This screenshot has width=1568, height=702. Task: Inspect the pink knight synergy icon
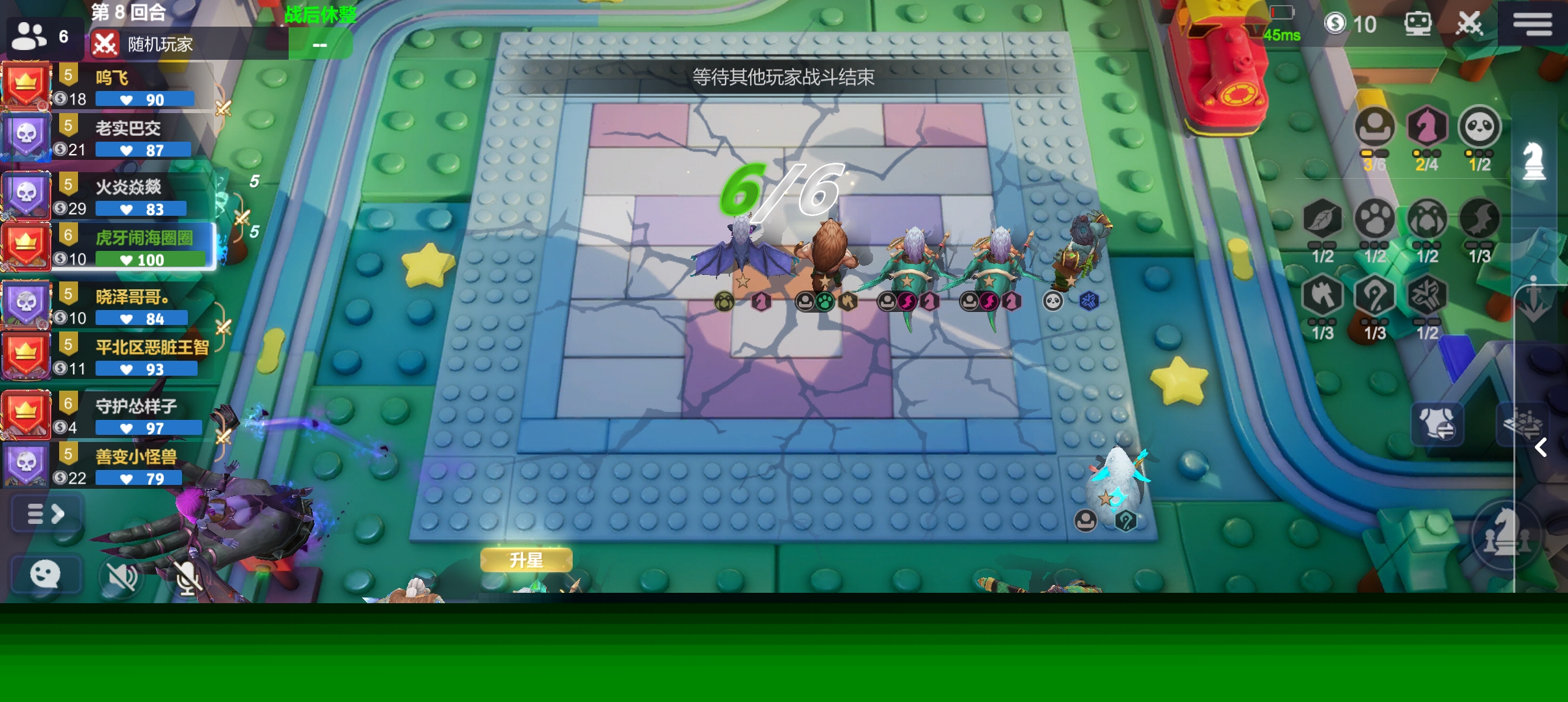click(x=1426, y=127)
